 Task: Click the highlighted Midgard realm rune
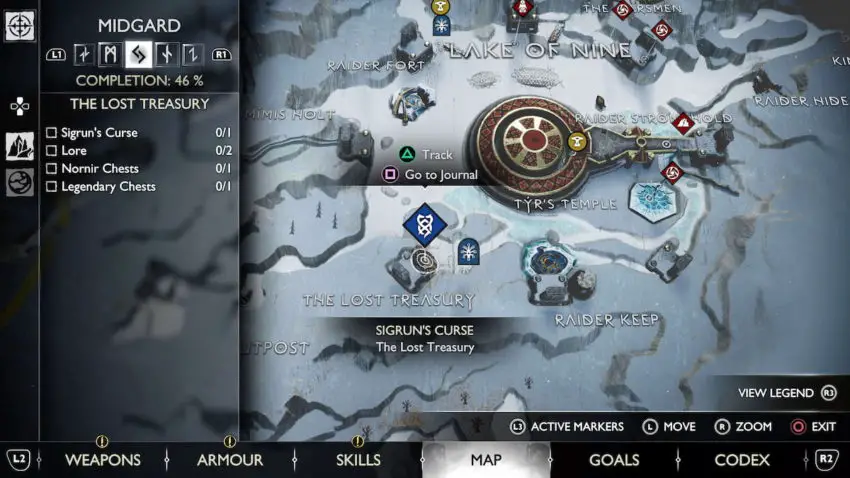pos(138,54)
